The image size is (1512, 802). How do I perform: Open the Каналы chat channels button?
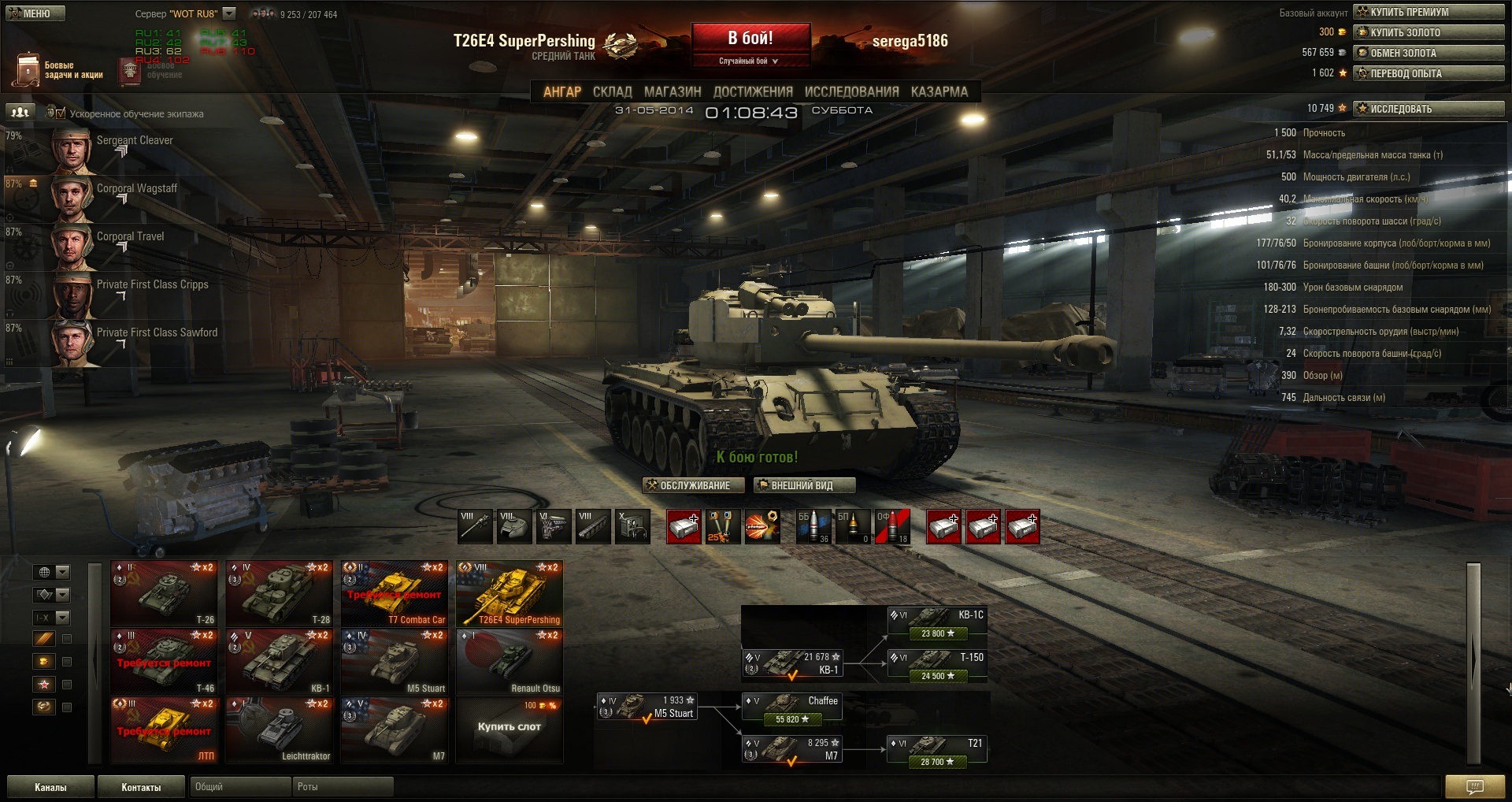click(50, 787)
